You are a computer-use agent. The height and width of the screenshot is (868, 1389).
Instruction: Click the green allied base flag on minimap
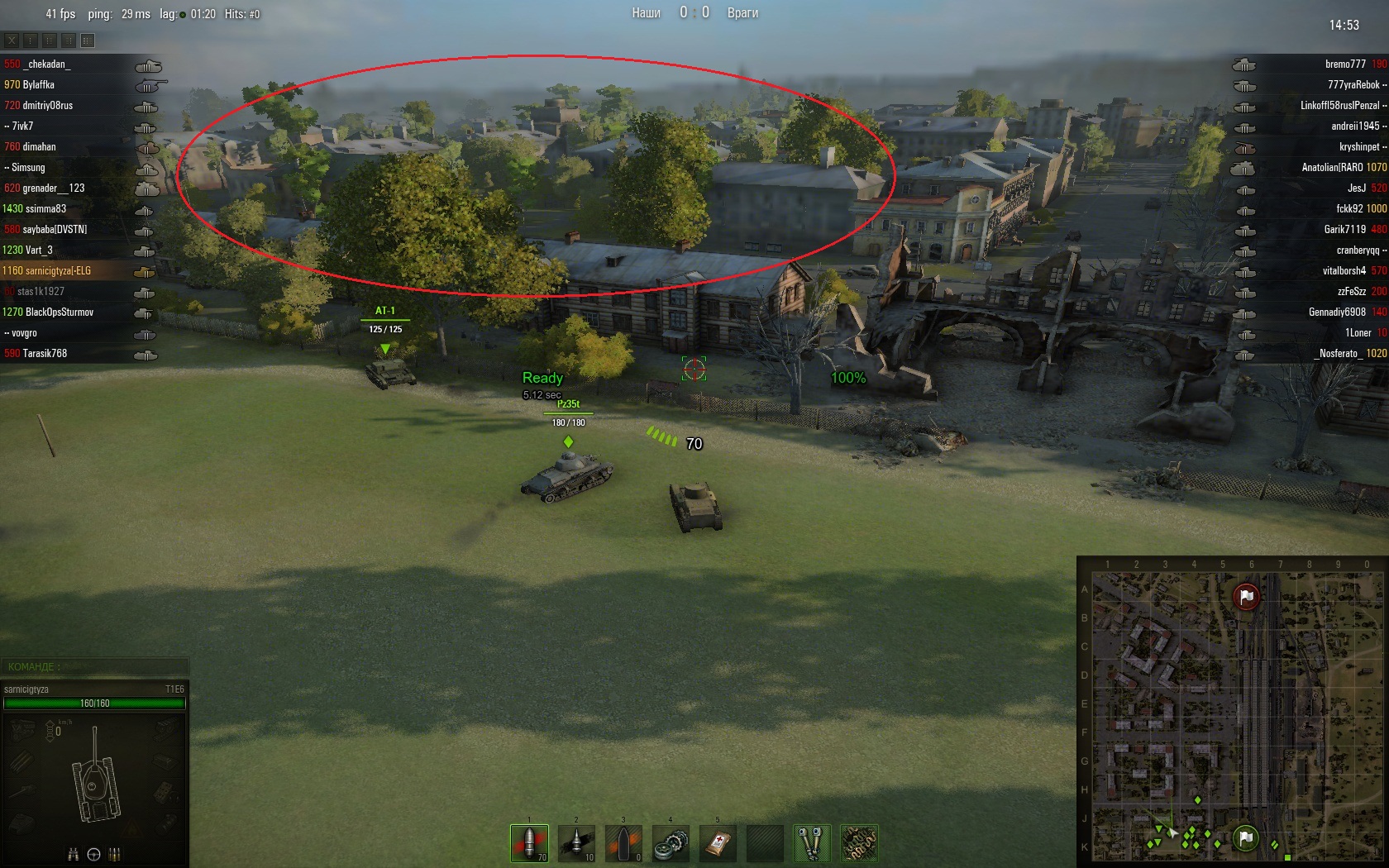click(1245, 837)
